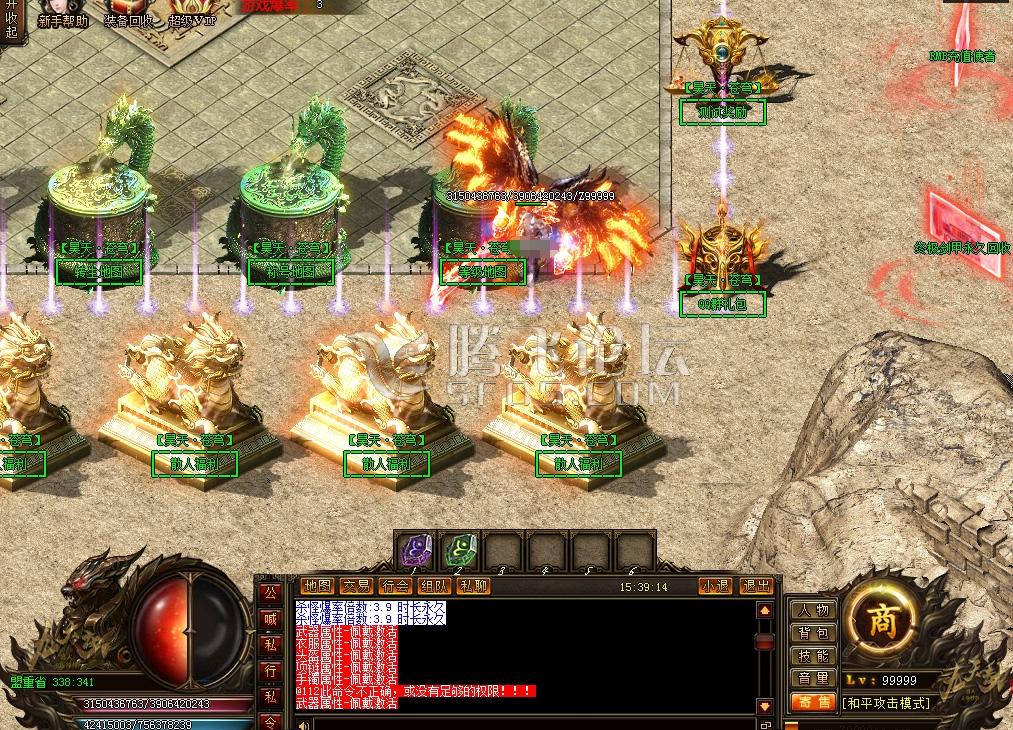
Task: Click the 组队 team button
Action: [x=434, y=586]
